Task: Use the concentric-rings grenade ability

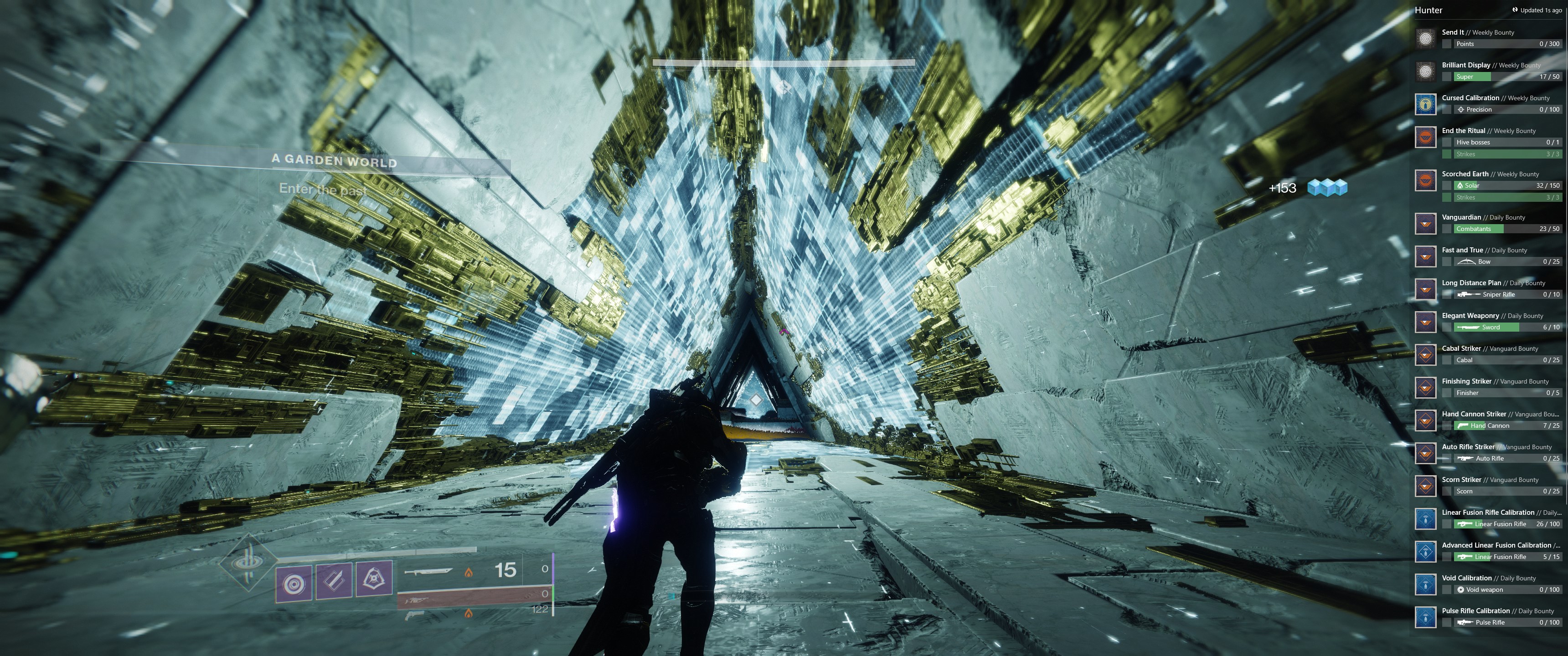Action: pos(294,584)
